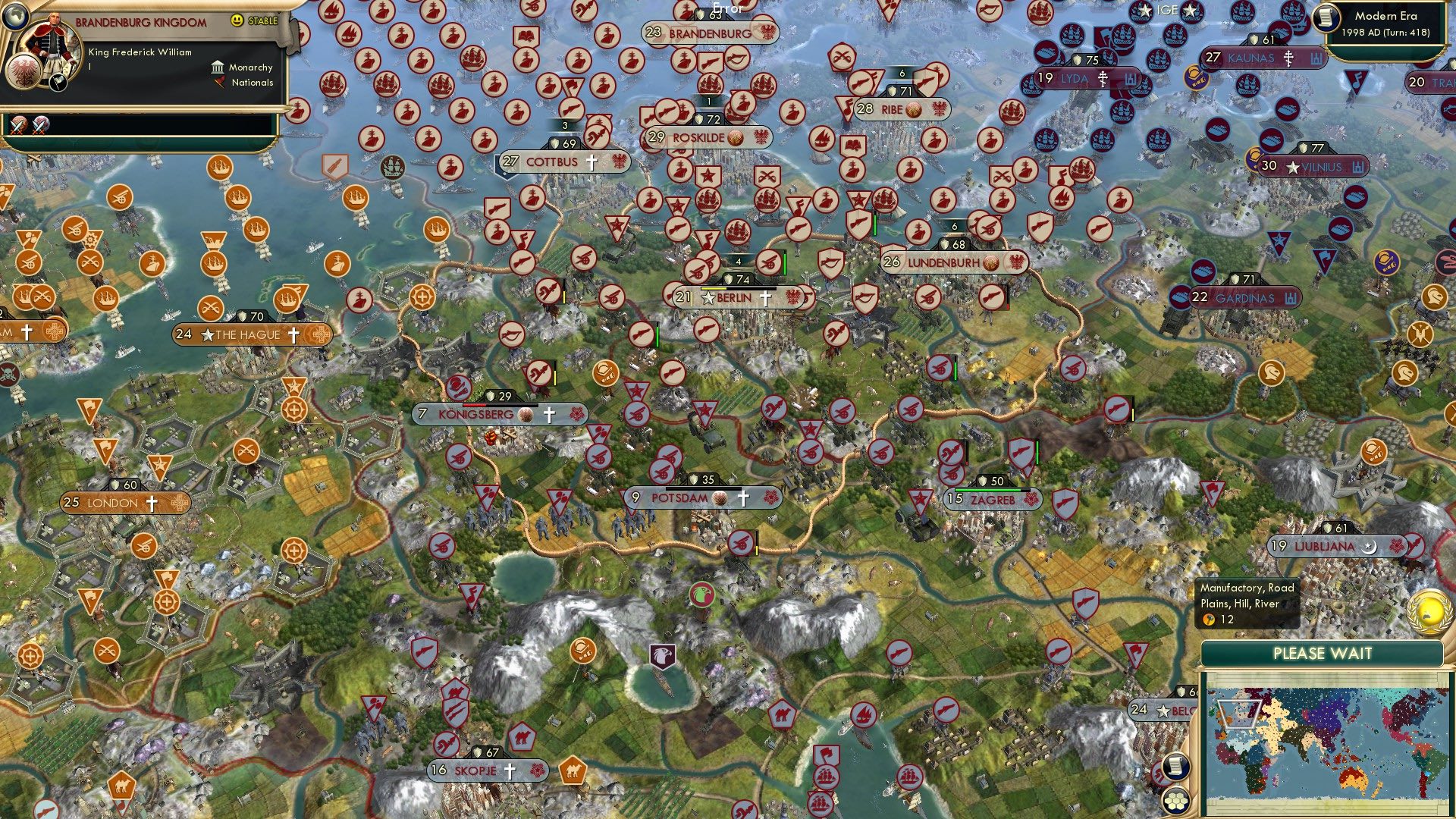1456x819 pixels.
Task: Open the Monarchy government icon
Action: pos(218,67)
